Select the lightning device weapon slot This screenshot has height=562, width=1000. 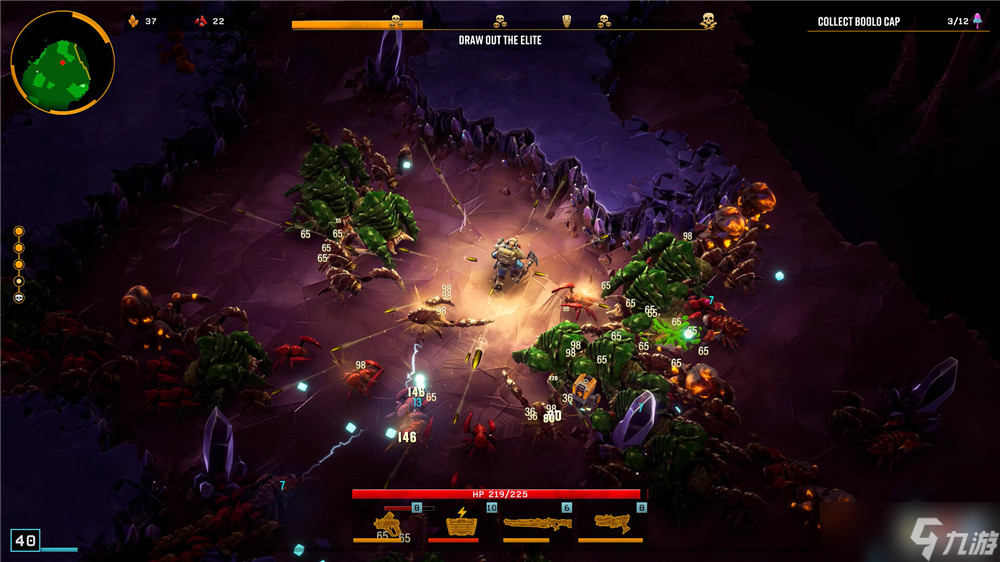[461, 523]
